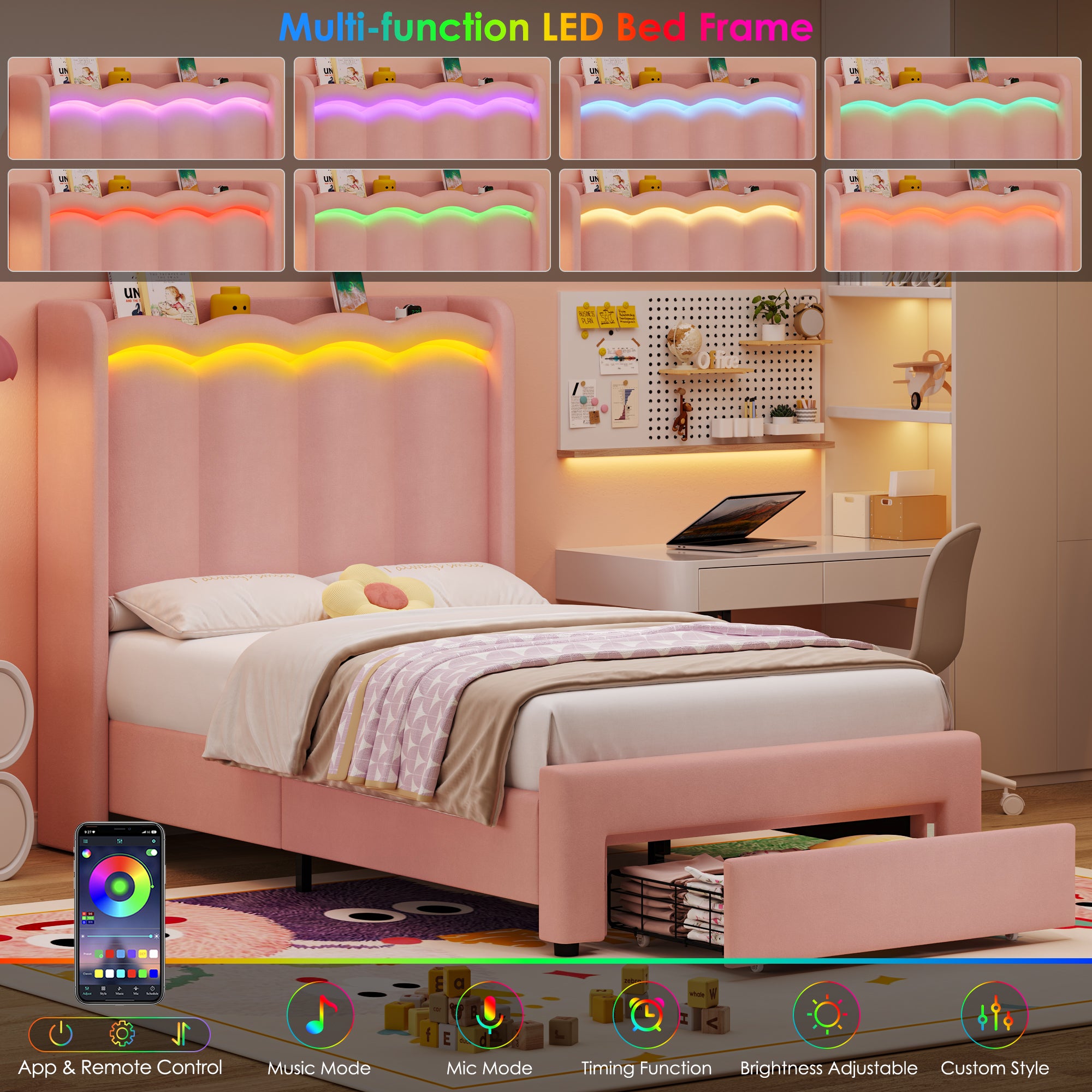Open the Schedule tab in the app

pyautogui.click(x=153, y=990)
